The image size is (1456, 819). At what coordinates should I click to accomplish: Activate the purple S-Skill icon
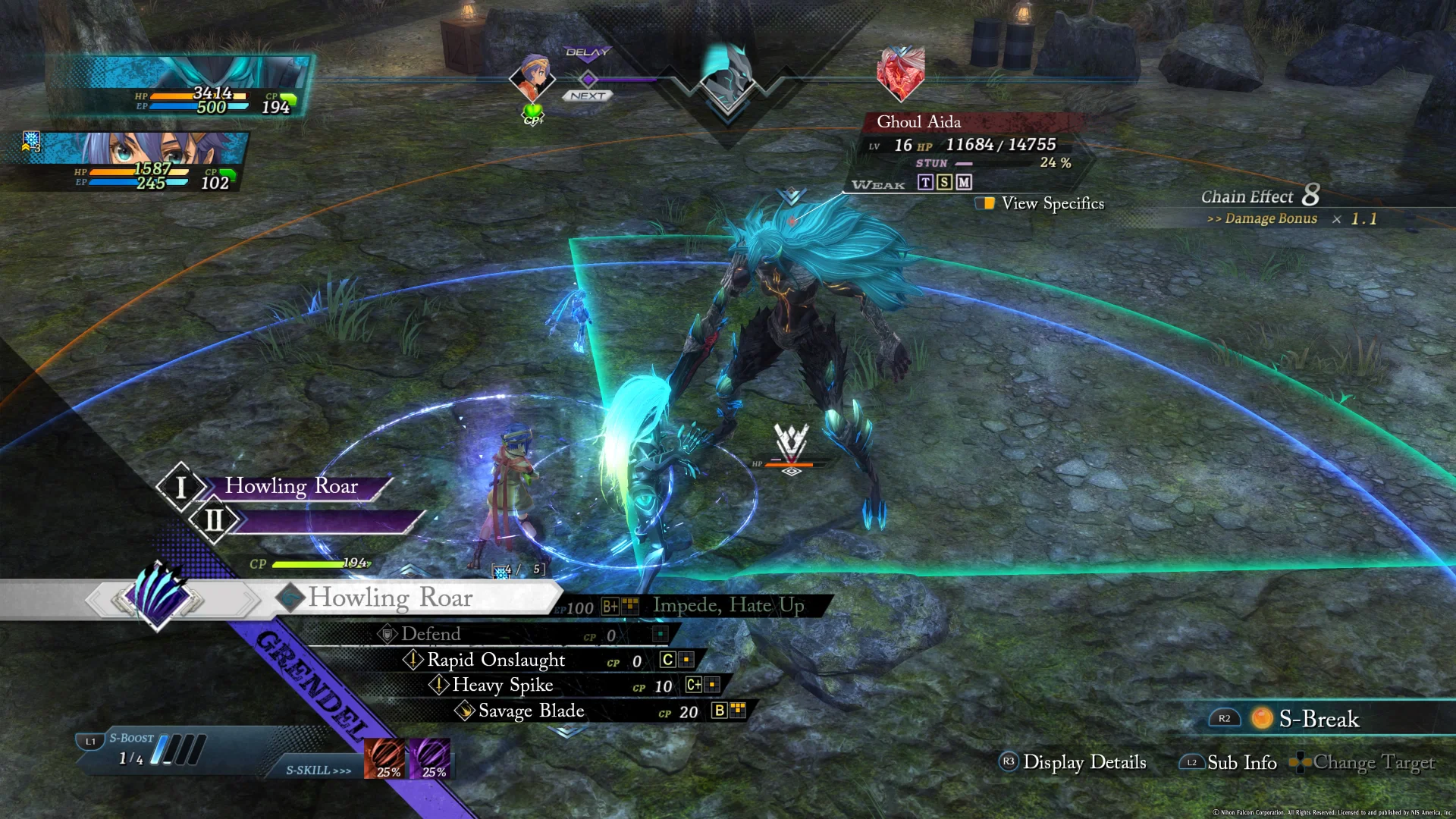pos(431,758)
